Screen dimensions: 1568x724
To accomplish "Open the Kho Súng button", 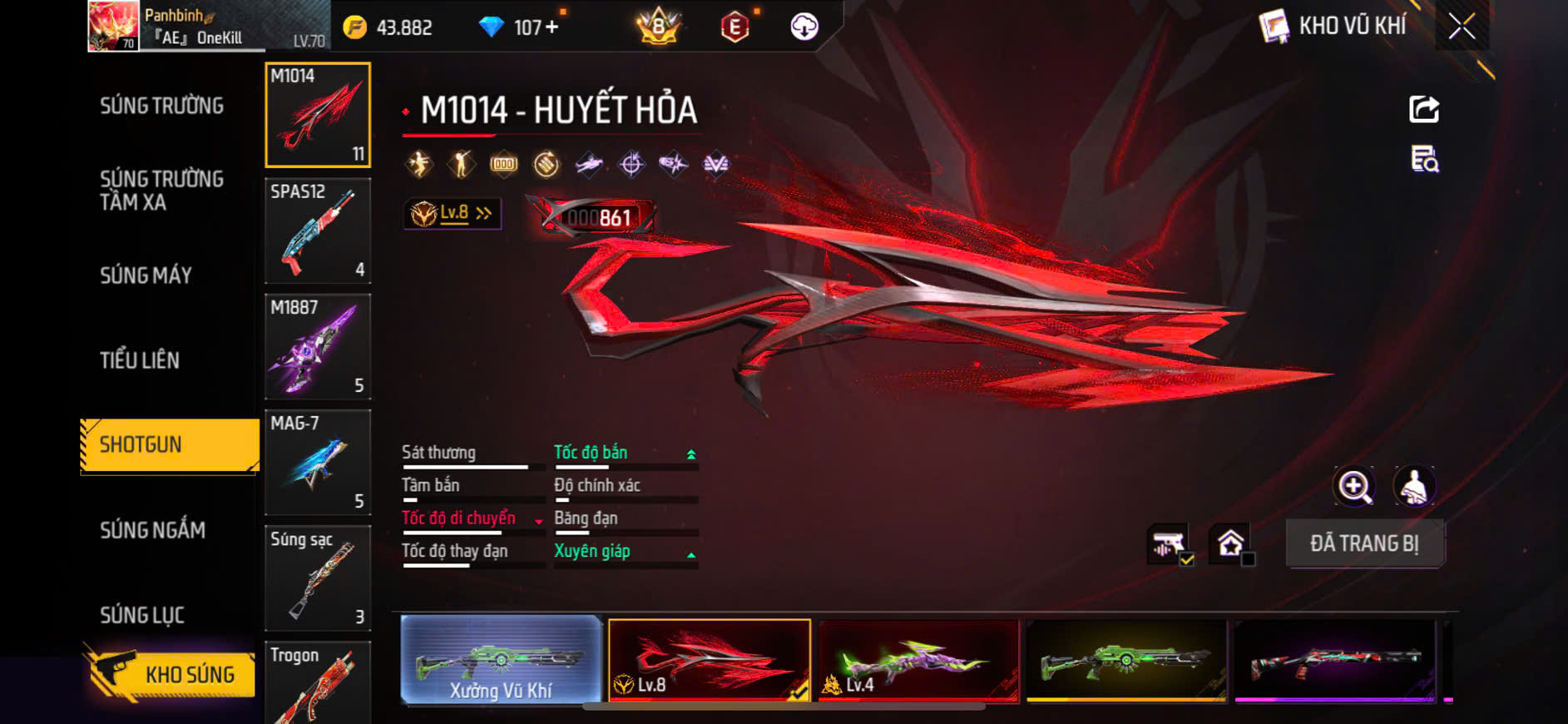I will (170, 674).
